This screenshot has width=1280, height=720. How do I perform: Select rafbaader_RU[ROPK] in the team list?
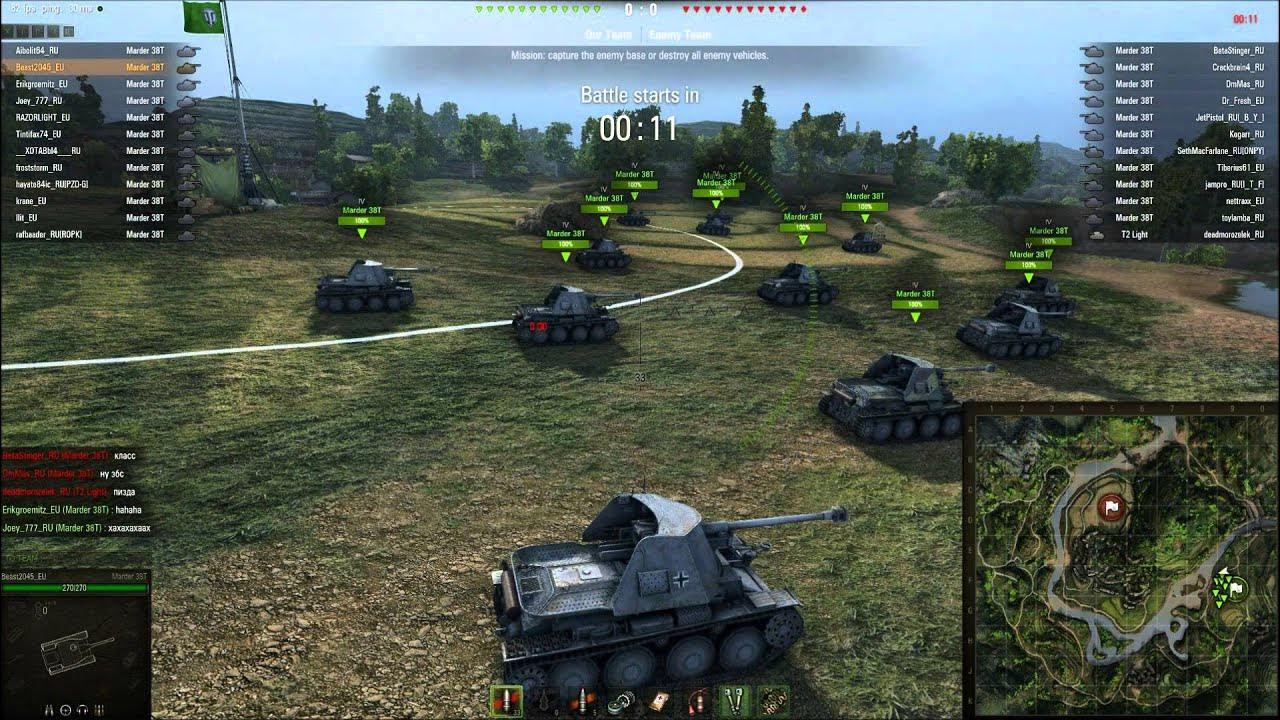pos(48,234)
